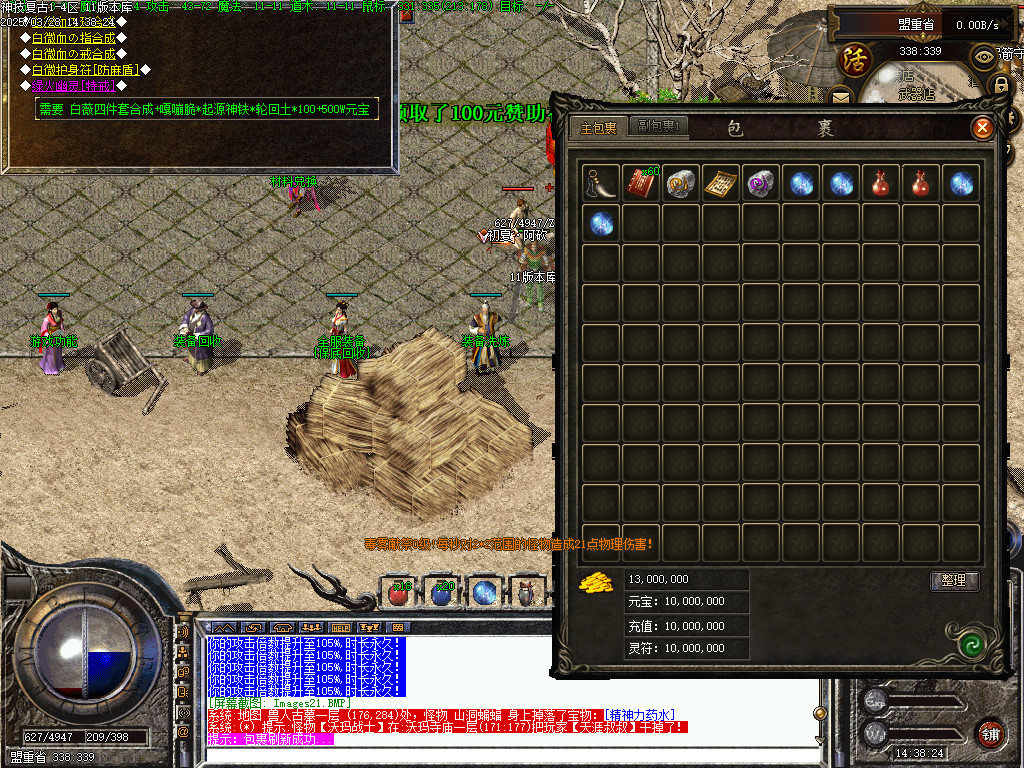Switch to the 副包裹1 tab

[660, 127]
